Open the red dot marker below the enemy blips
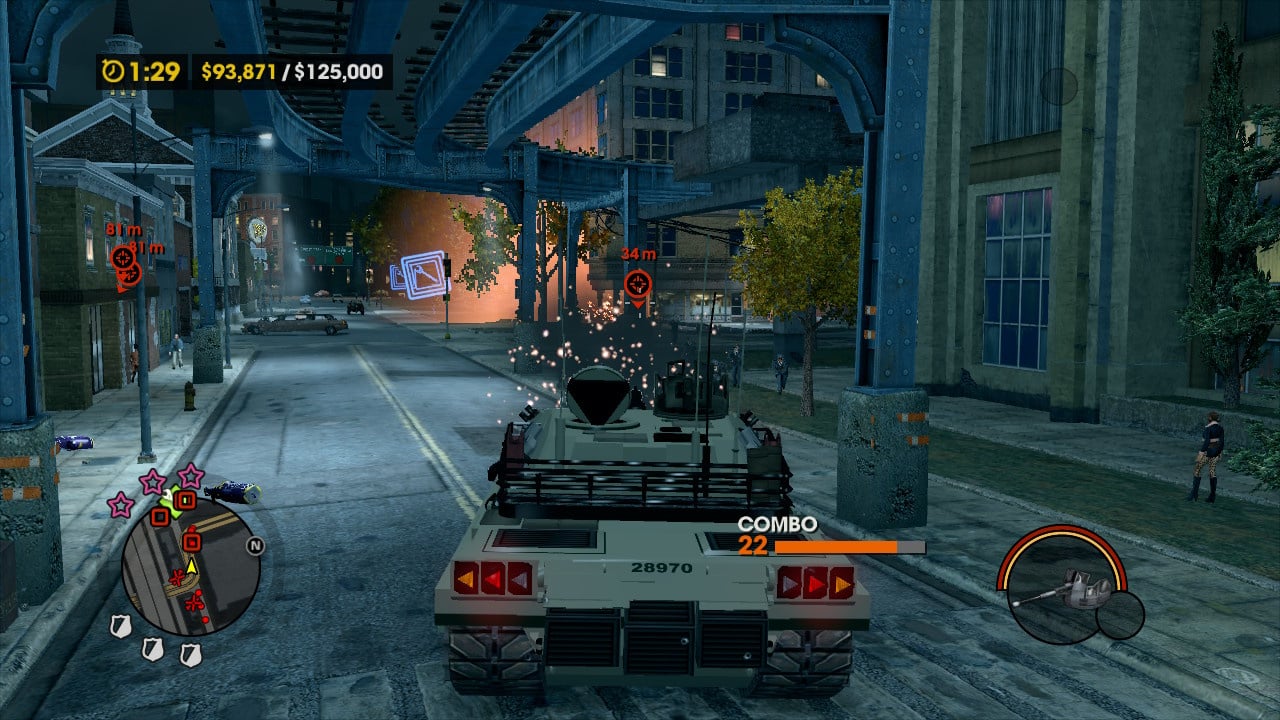 (x=204, y=619)
